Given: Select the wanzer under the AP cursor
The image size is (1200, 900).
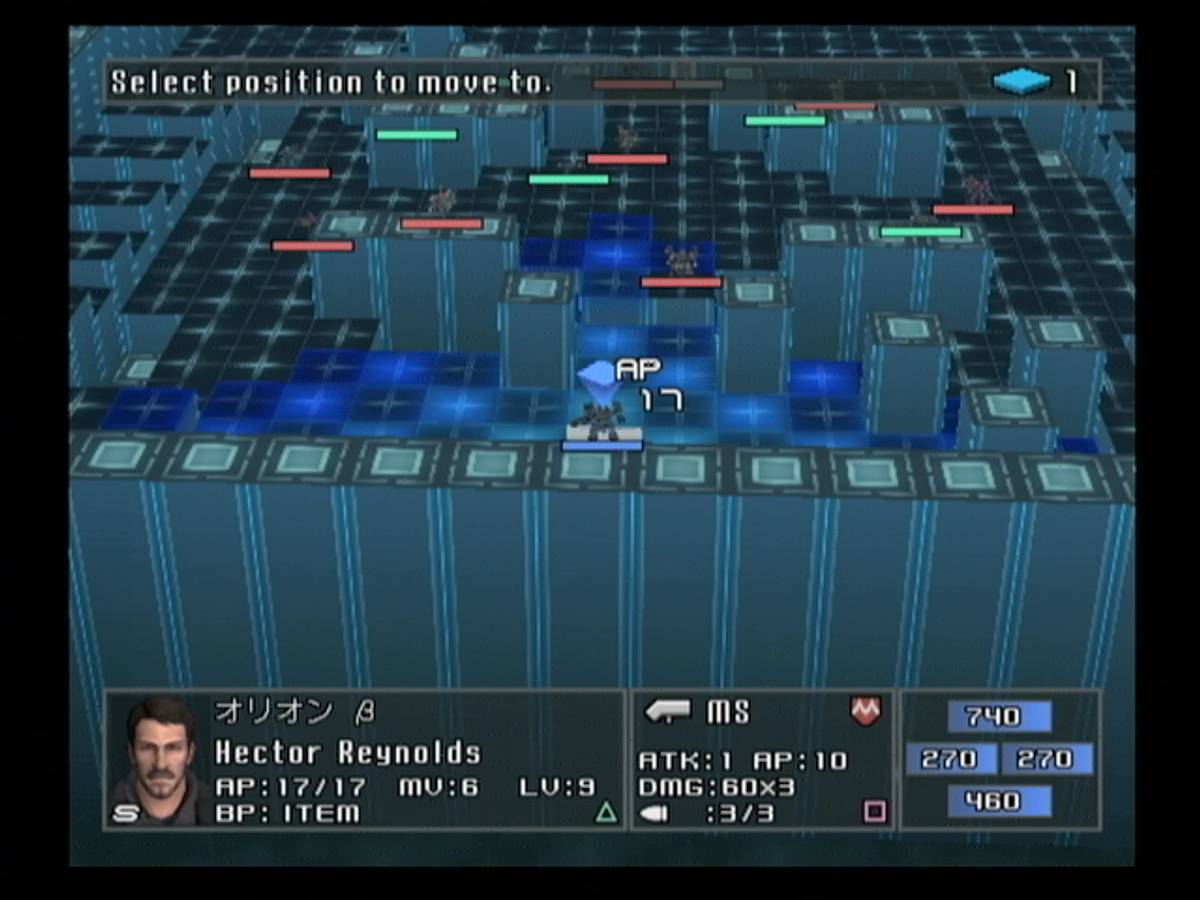Looking at the screenshot, I should click(603, 418).
